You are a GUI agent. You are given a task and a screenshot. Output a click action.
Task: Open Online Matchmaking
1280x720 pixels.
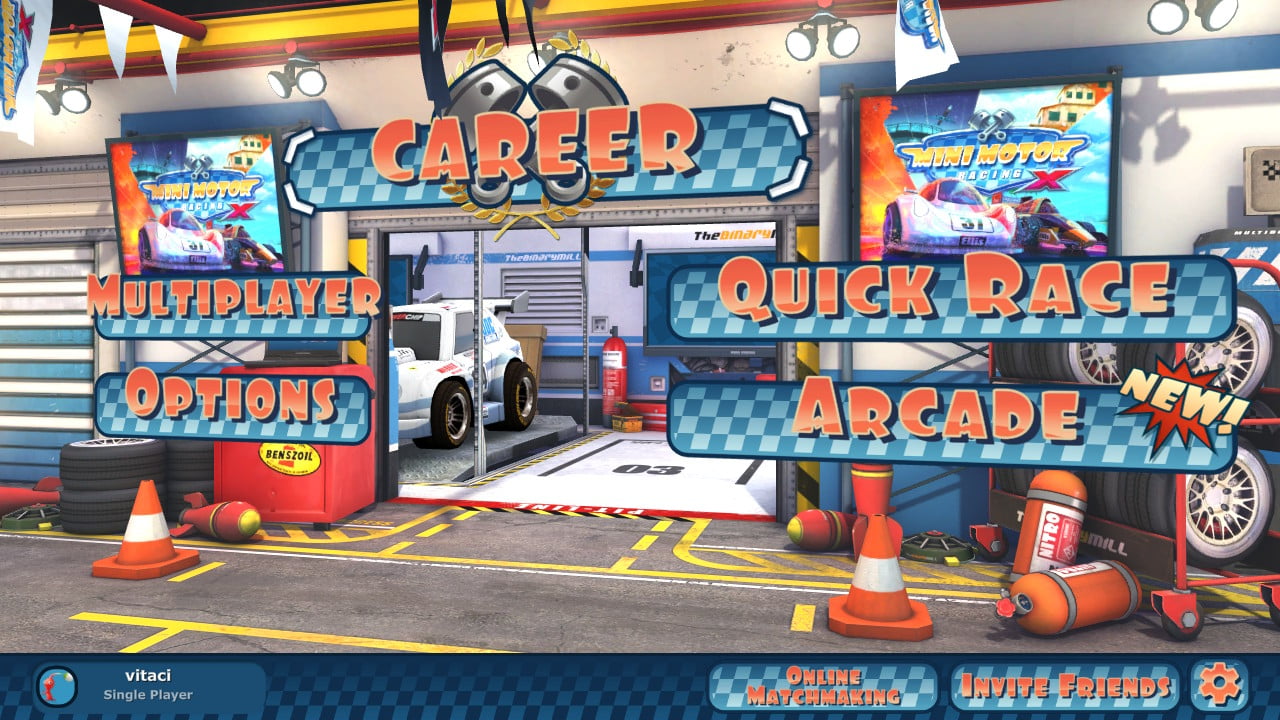(822, 684)
